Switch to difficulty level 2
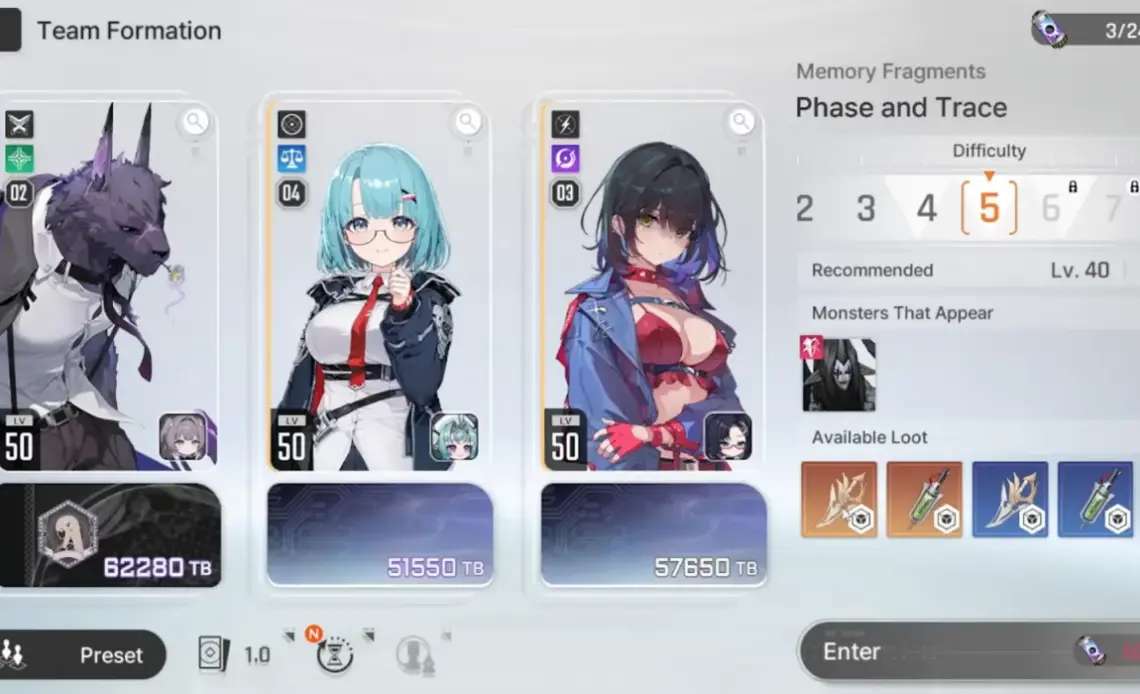The image size is (1140, 694). pyautogui.click(x=805, y=208)
